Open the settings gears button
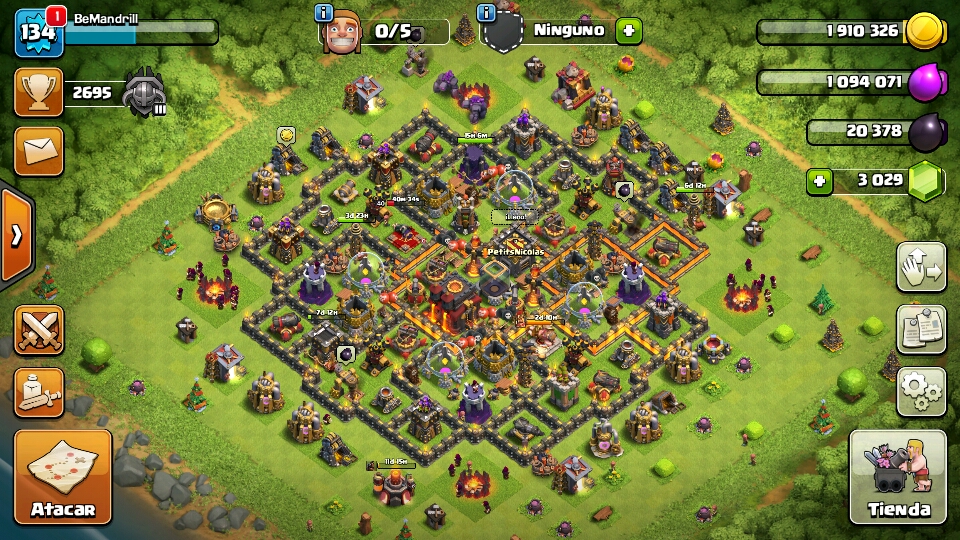Viewport: 960px width, 540px height. pos(921,391)
